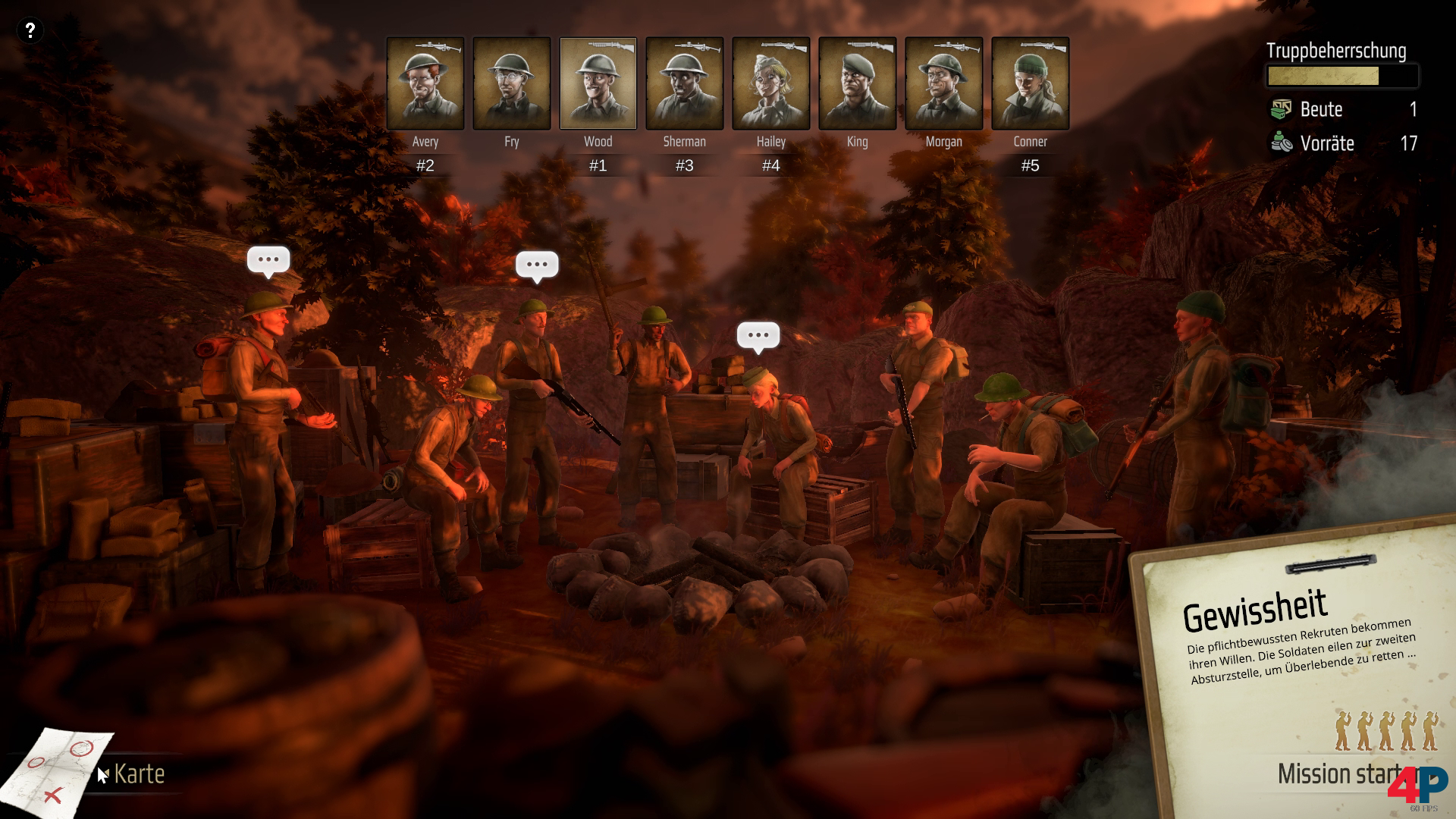This screenshot has height=819, width=1456.
Task: Pick Morgan's portrait card
Action: tap(944, 83)
